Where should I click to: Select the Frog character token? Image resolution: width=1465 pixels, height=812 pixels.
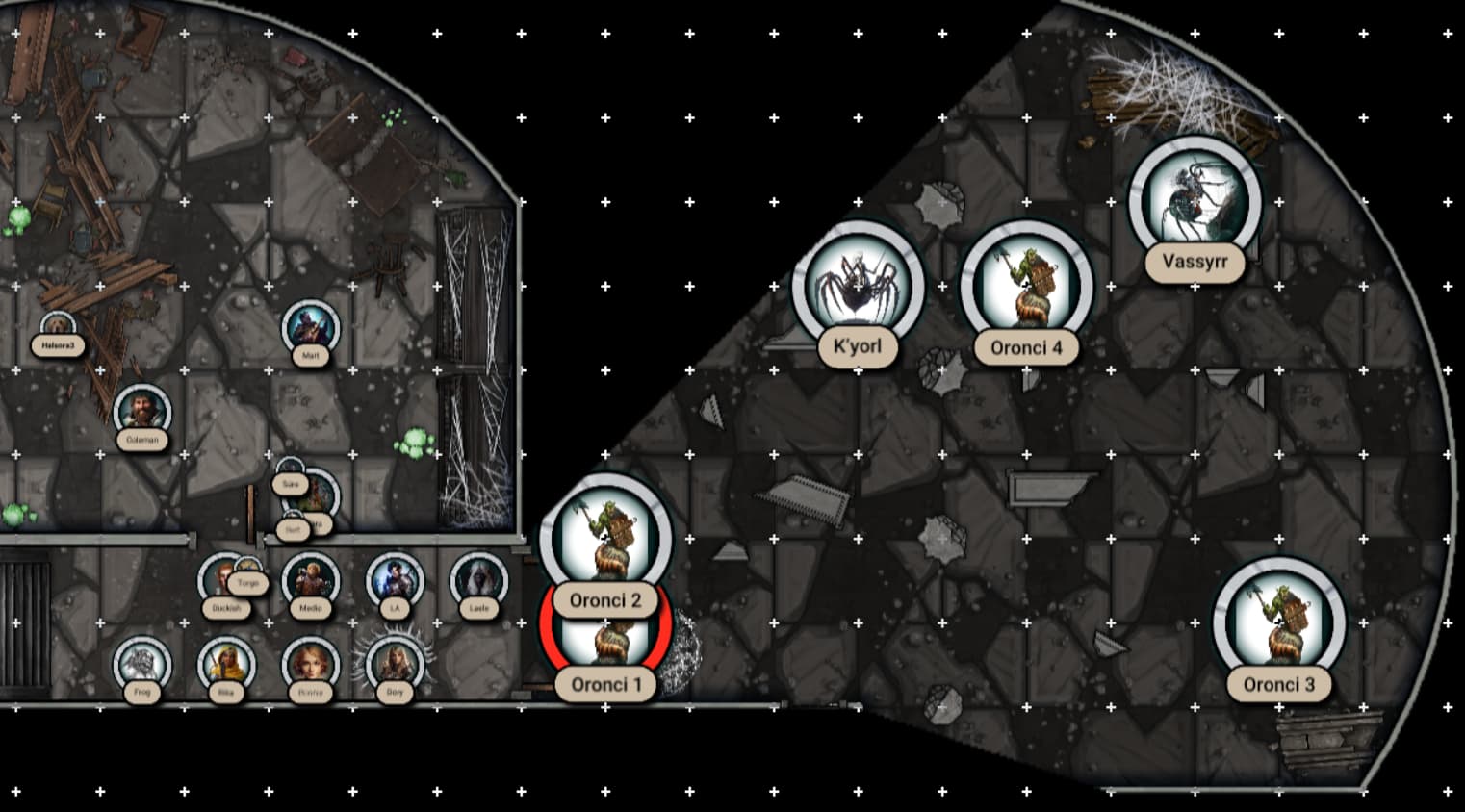click(142, 664)
